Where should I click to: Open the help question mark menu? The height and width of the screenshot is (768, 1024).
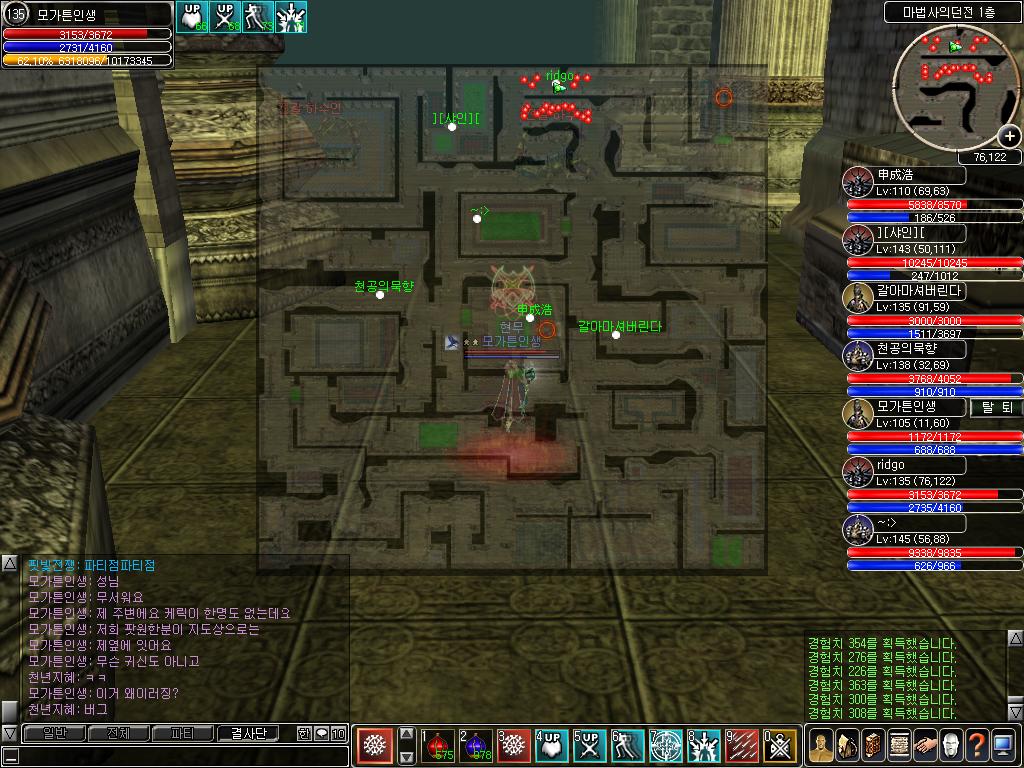pos(976,745)
